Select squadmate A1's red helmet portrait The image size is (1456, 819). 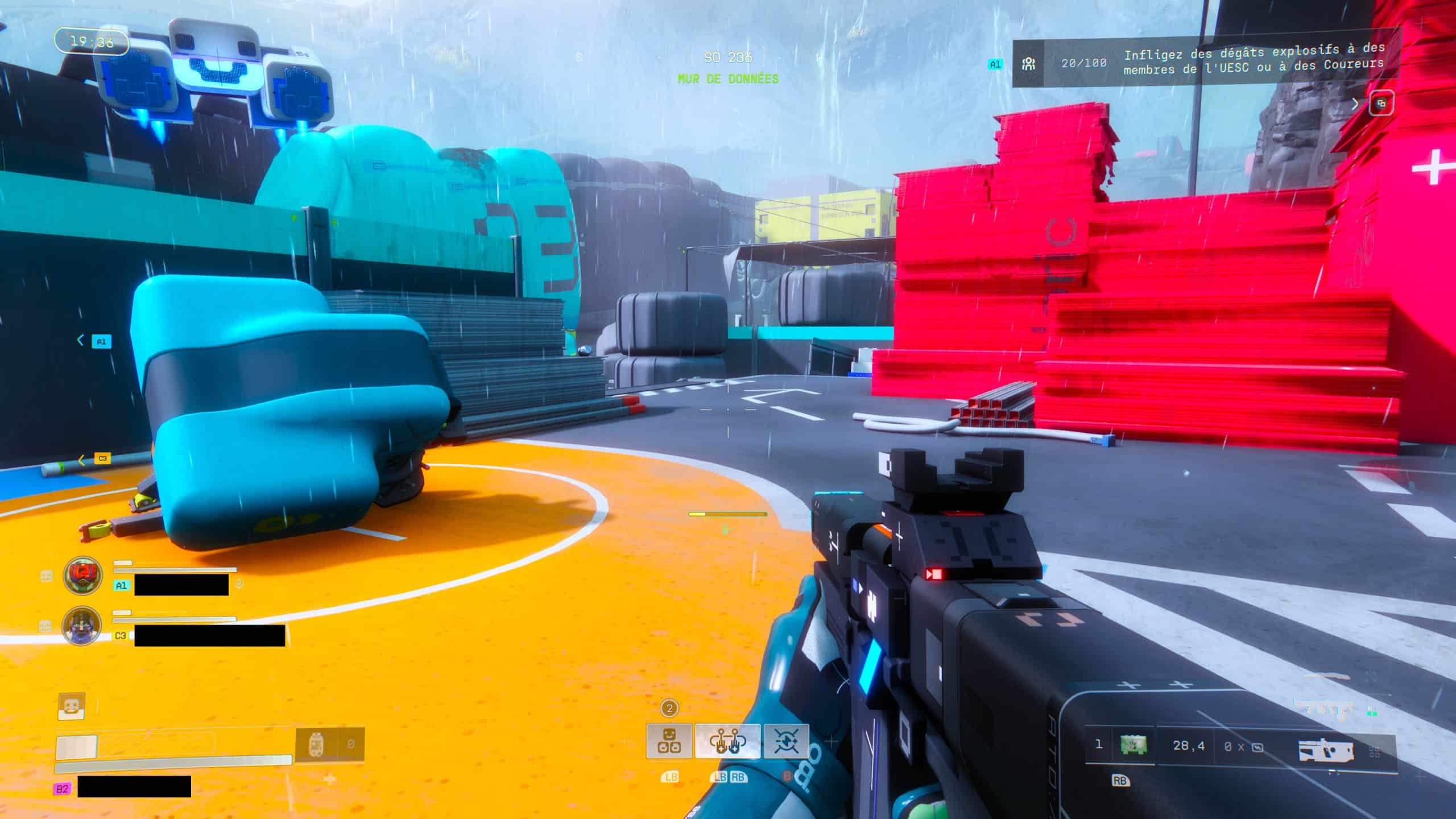(83, 576)
